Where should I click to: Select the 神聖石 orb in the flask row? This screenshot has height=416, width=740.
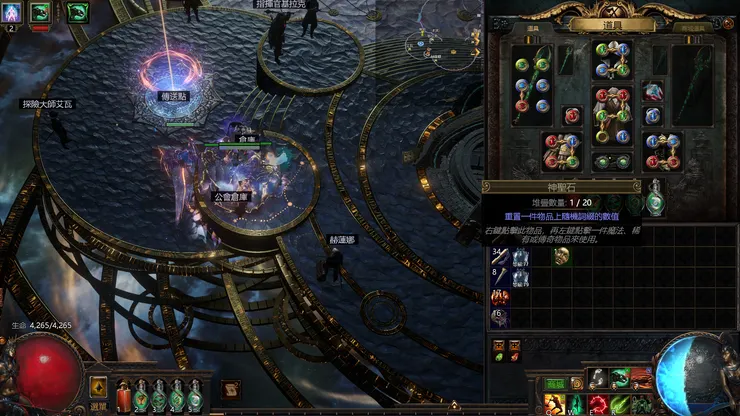pos(653,199)
